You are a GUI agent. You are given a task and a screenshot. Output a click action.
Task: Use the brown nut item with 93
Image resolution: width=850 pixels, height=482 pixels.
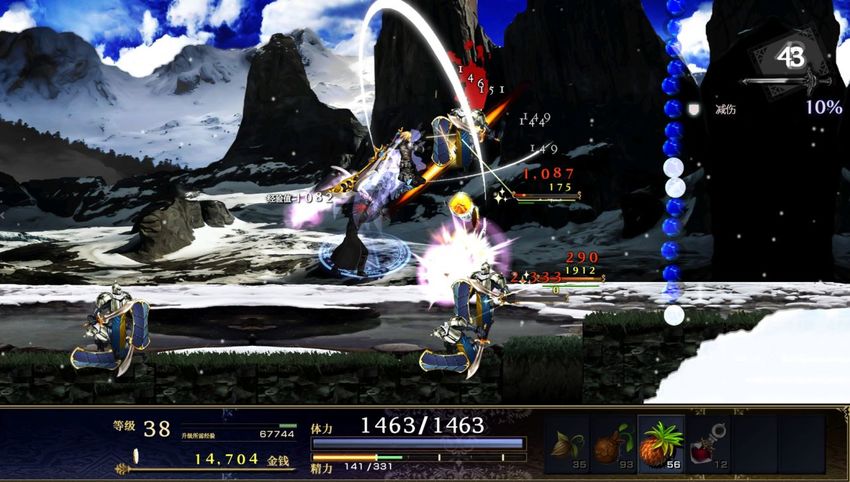pos(613,443)
